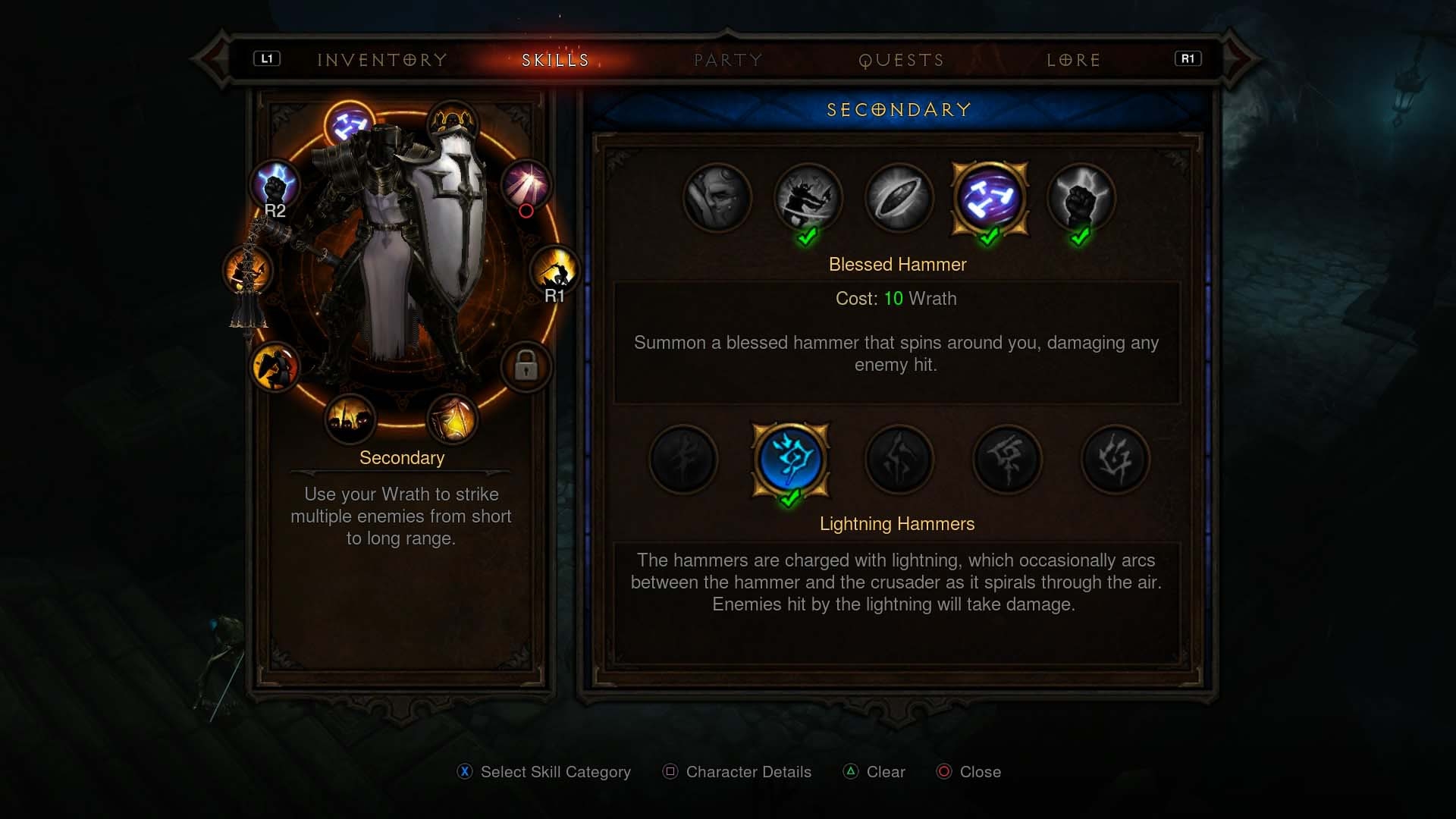
Task: Open the Lore tab
Action: [1073, 60]
